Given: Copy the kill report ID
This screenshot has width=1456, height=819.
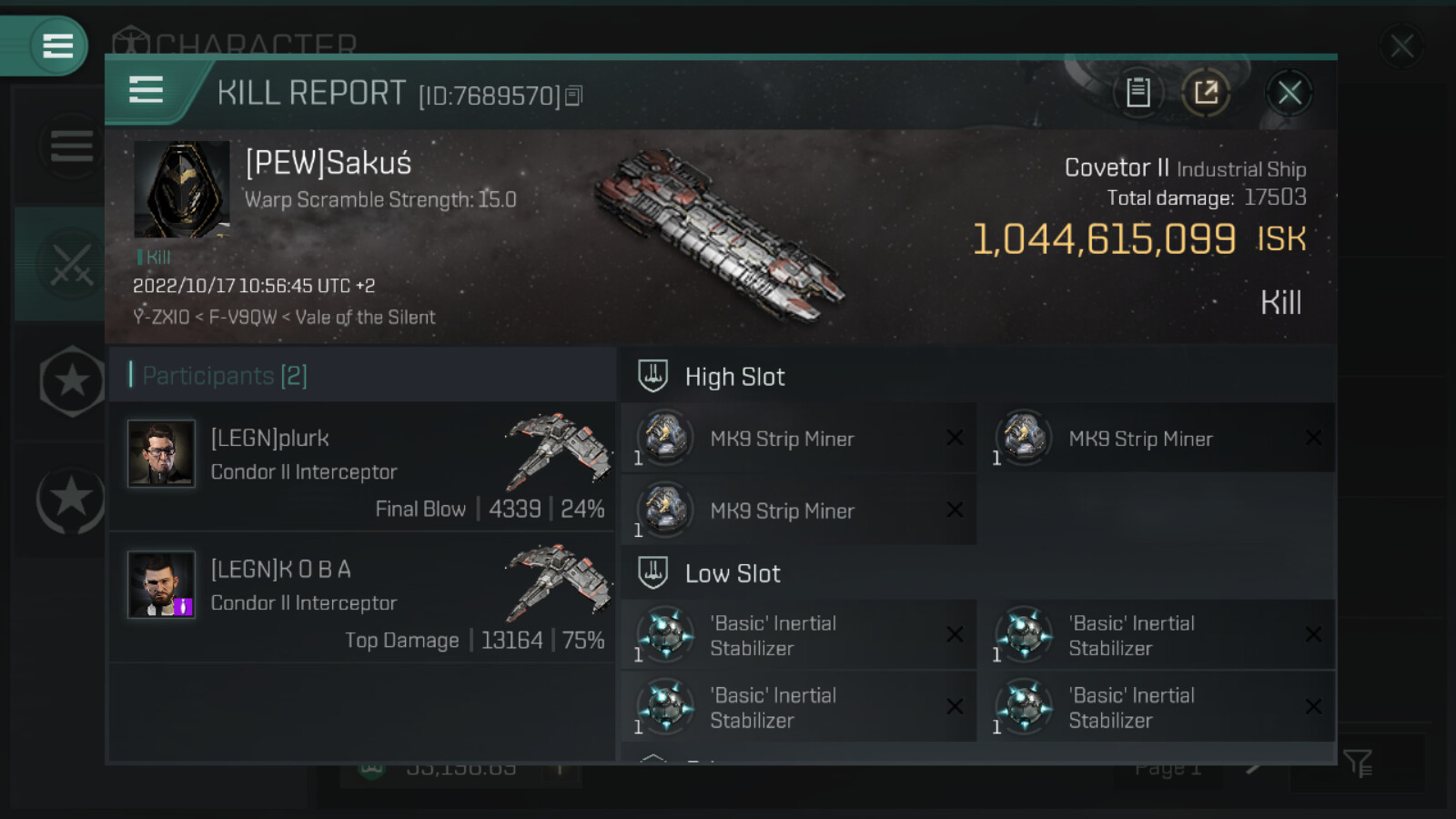Looking at the screenshot, I should [x=573, y=96].
